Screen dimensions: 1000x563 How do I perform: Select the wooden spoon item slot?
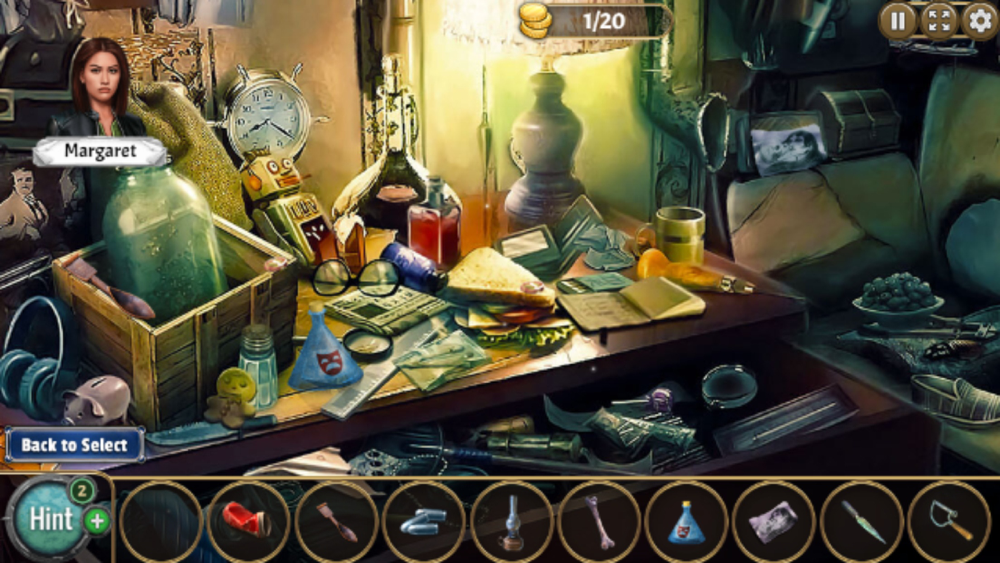(337, 522)
